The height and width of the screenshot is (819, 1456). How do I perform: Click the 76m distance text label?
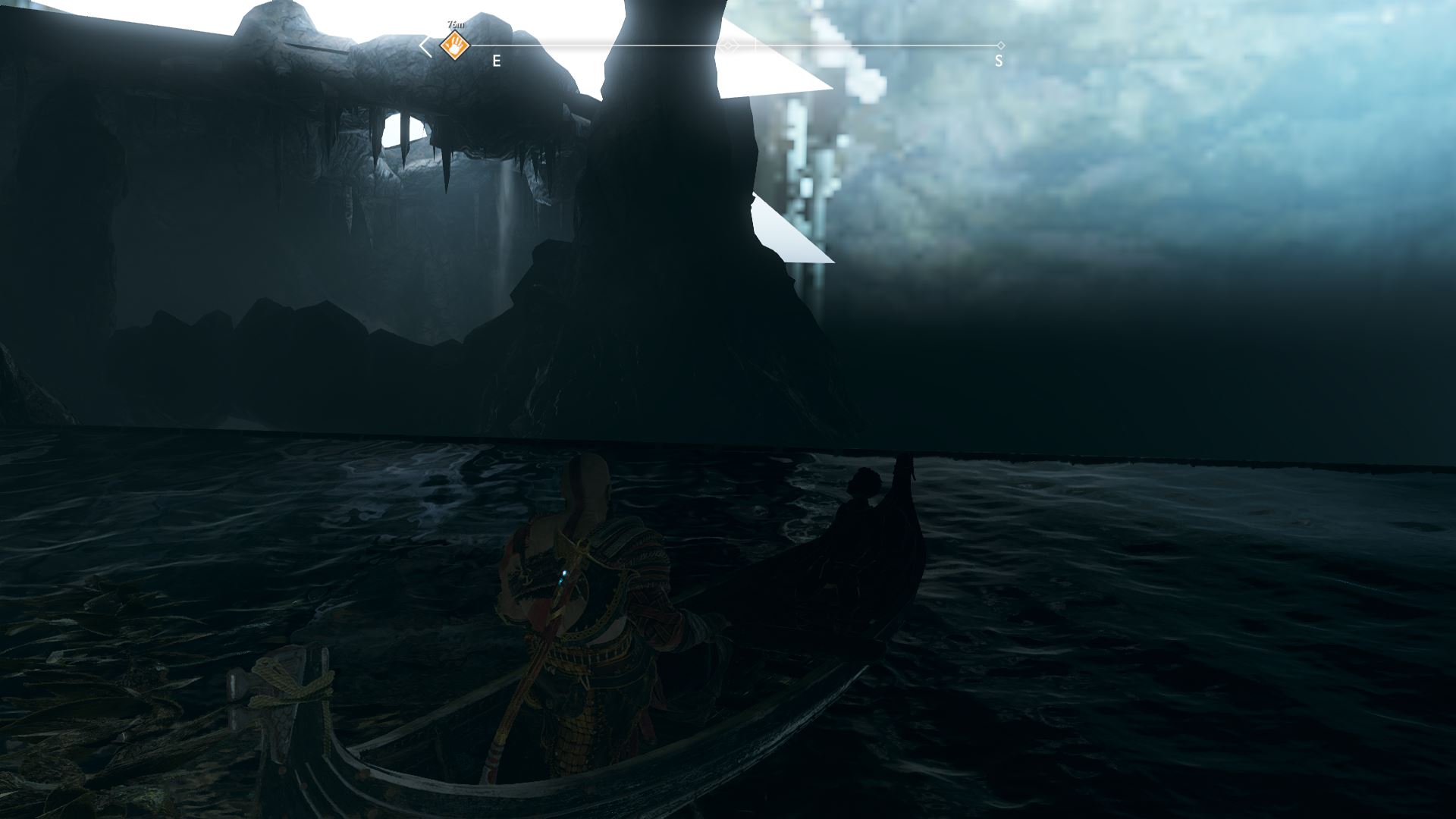(455, 24)
